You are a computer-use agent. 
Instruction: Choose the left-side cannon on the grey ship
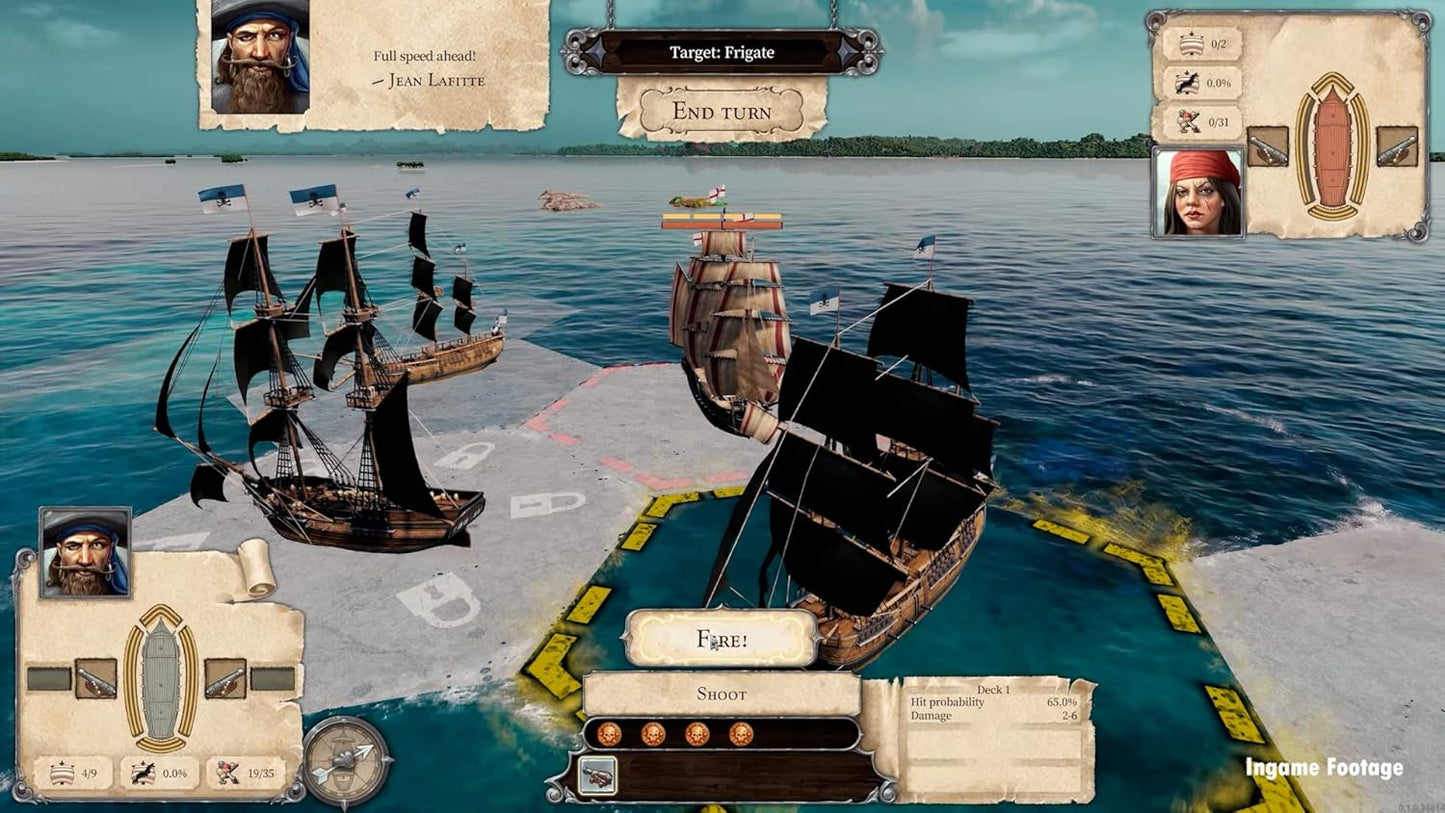point(96,678)
